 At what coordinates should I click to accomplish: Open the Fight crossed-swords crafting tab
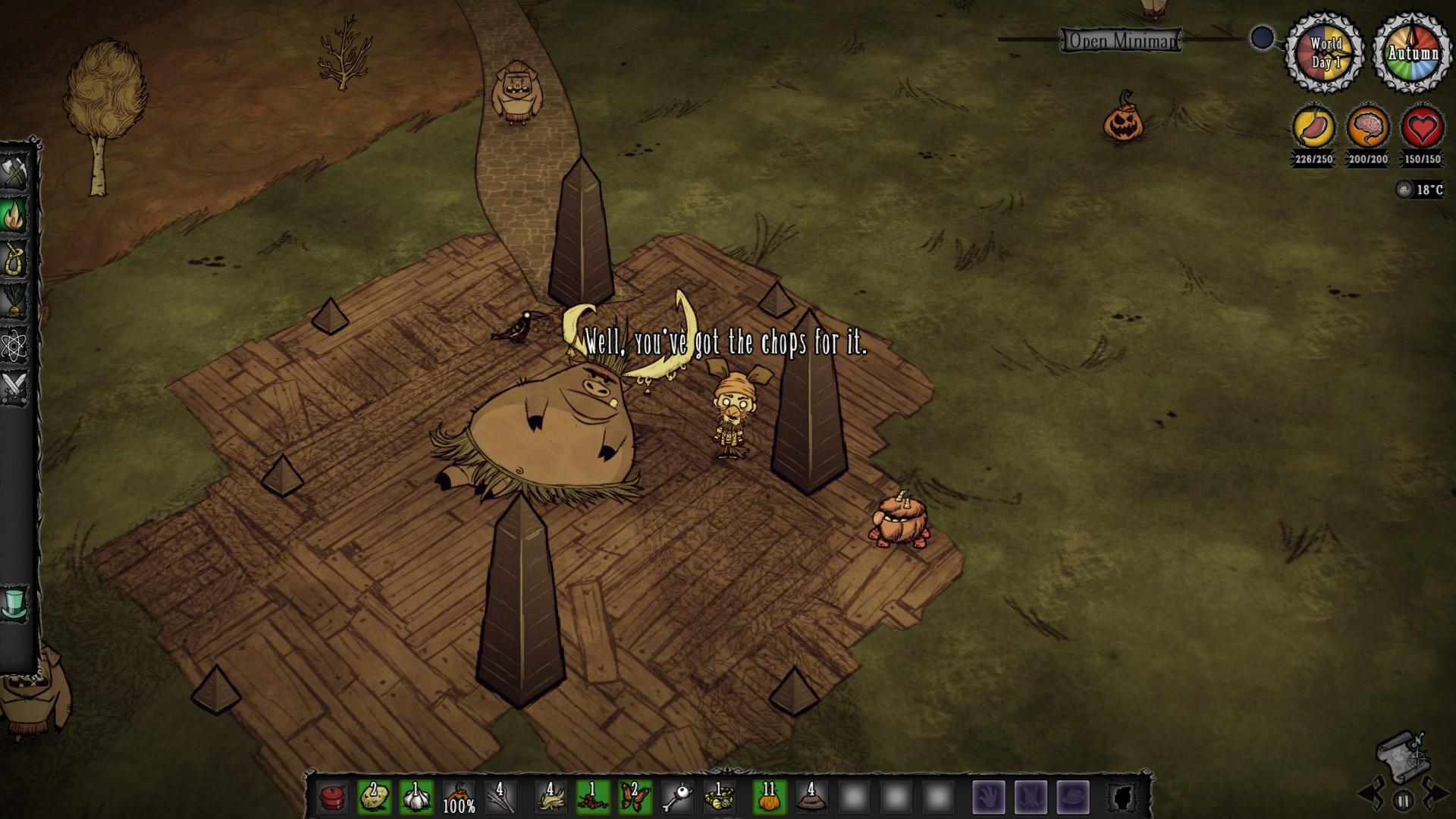tap(15, 388)
